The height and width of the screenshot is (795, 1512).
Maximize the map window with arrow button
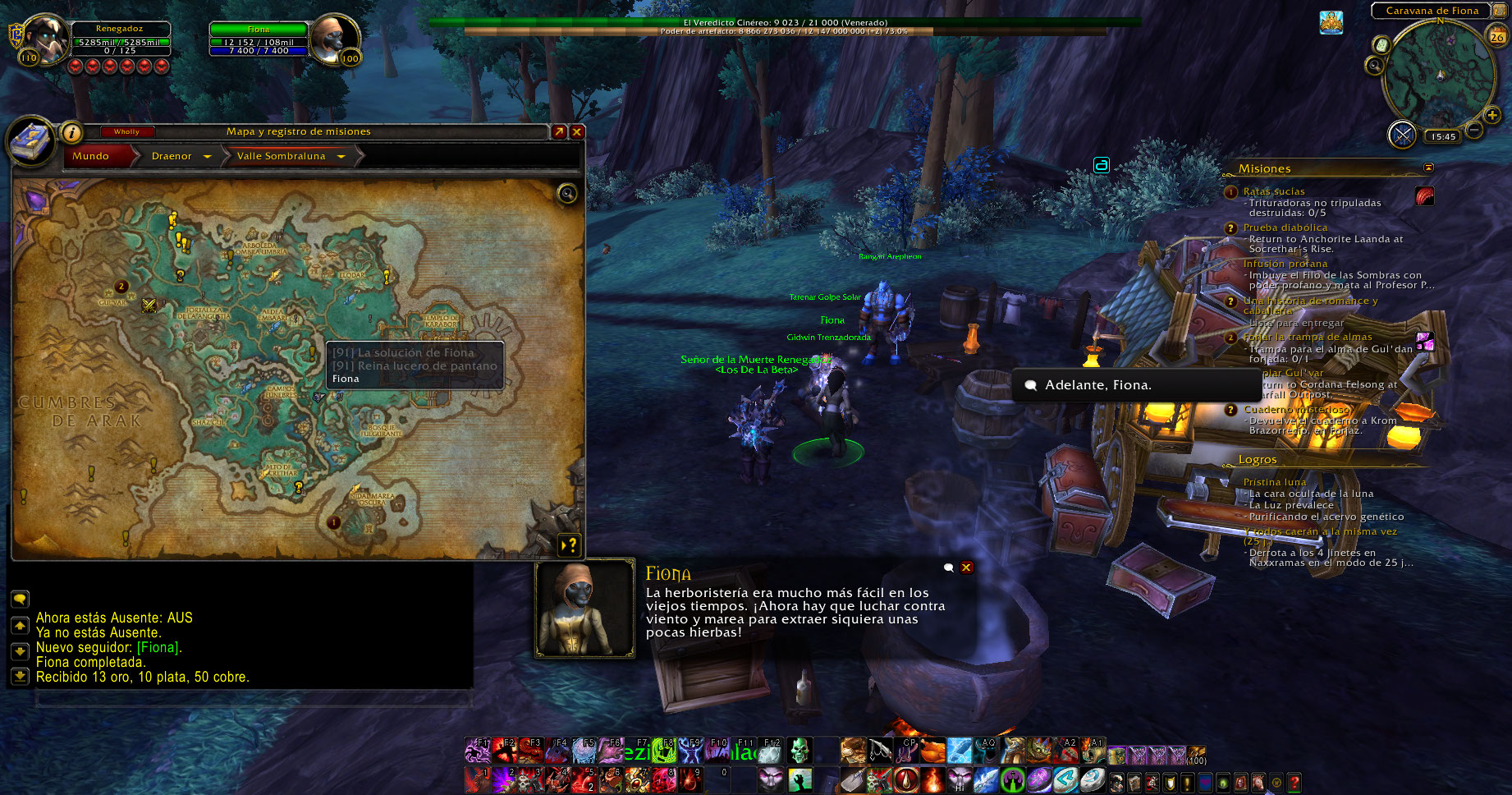[559, 131]
